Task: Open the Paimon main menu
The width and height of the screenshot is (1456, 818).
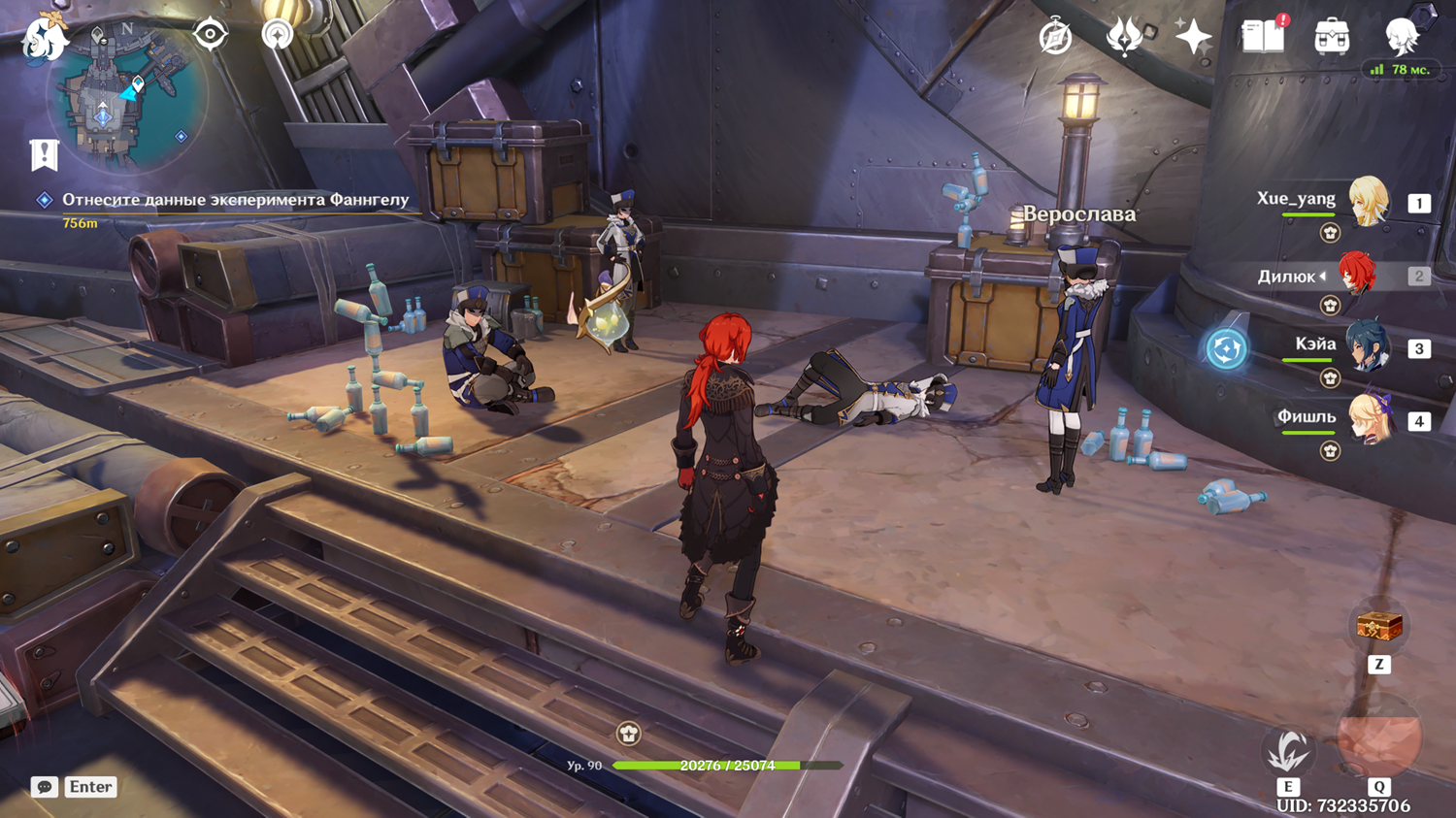Action: (x=45, y=39)
